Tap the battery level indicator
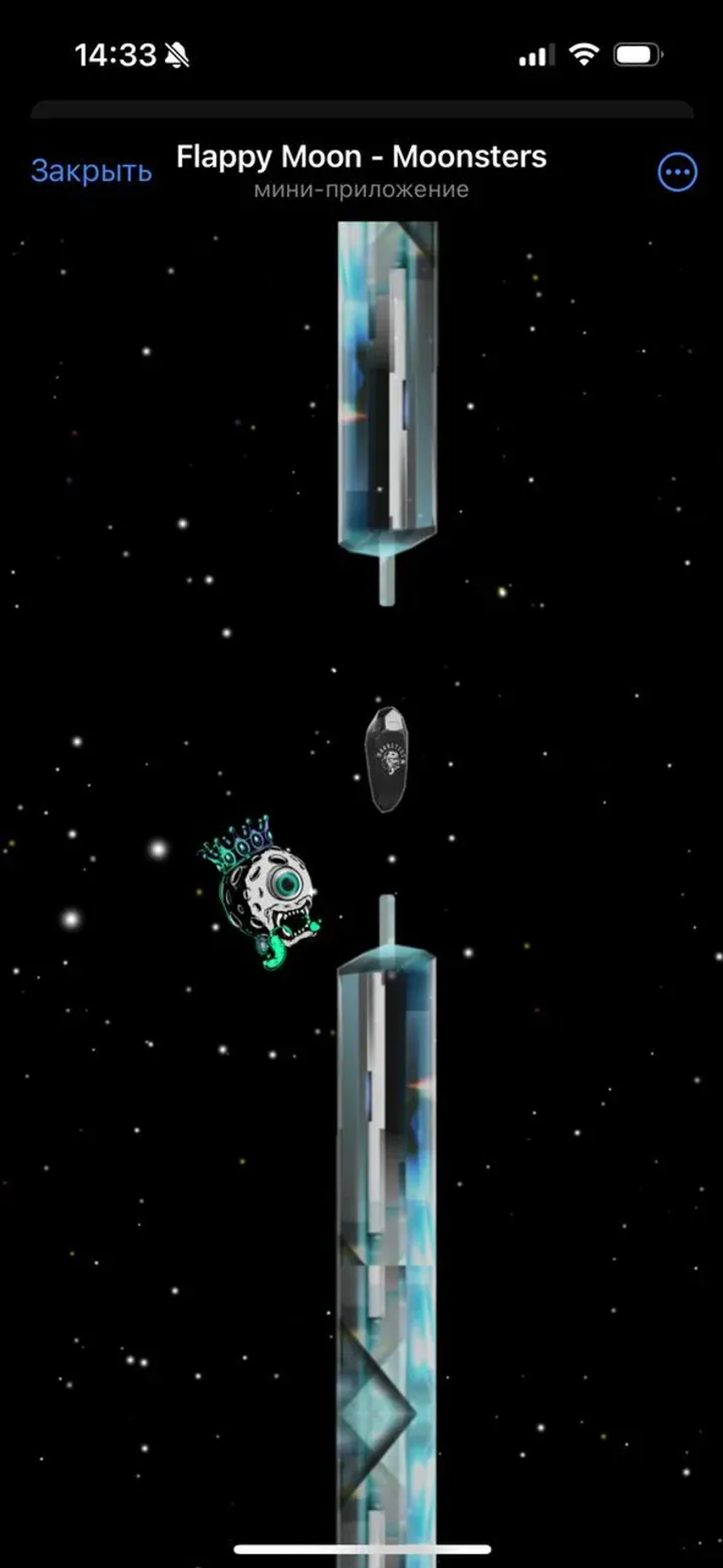Image resolution: width=723 pixels, height=1568 pixels. pyautogui.click(x=637, y=55)
